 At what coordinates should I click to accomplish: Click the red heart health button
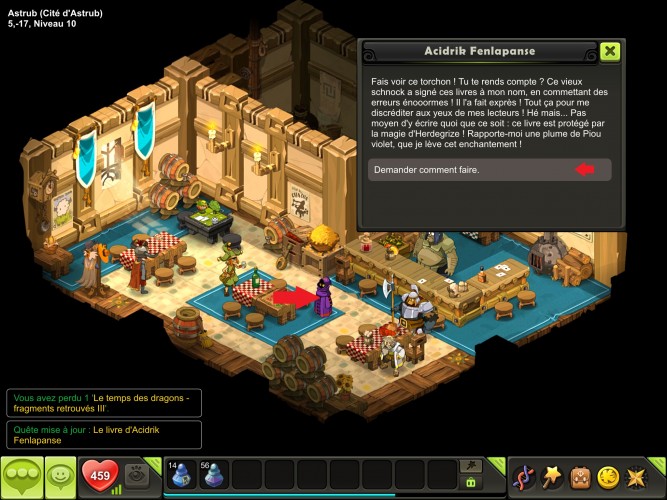99,476
